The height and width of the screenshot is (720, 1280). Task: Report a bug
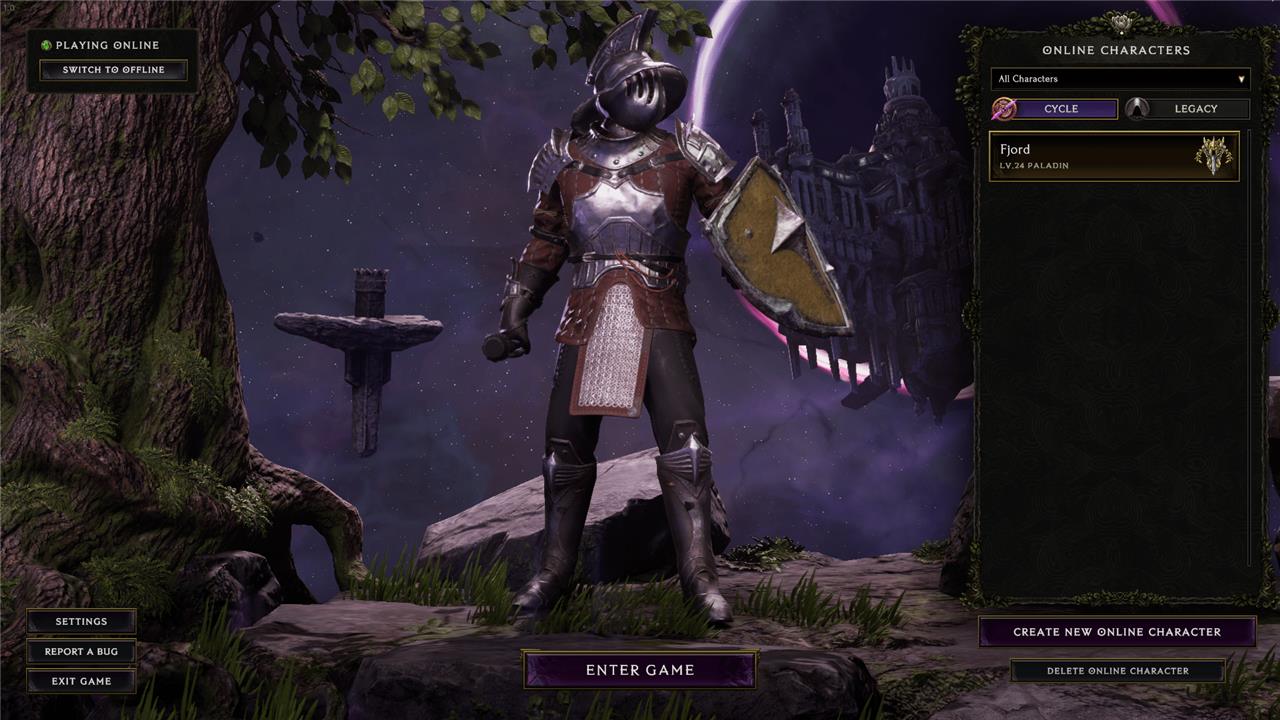click(x=81, y=651)
